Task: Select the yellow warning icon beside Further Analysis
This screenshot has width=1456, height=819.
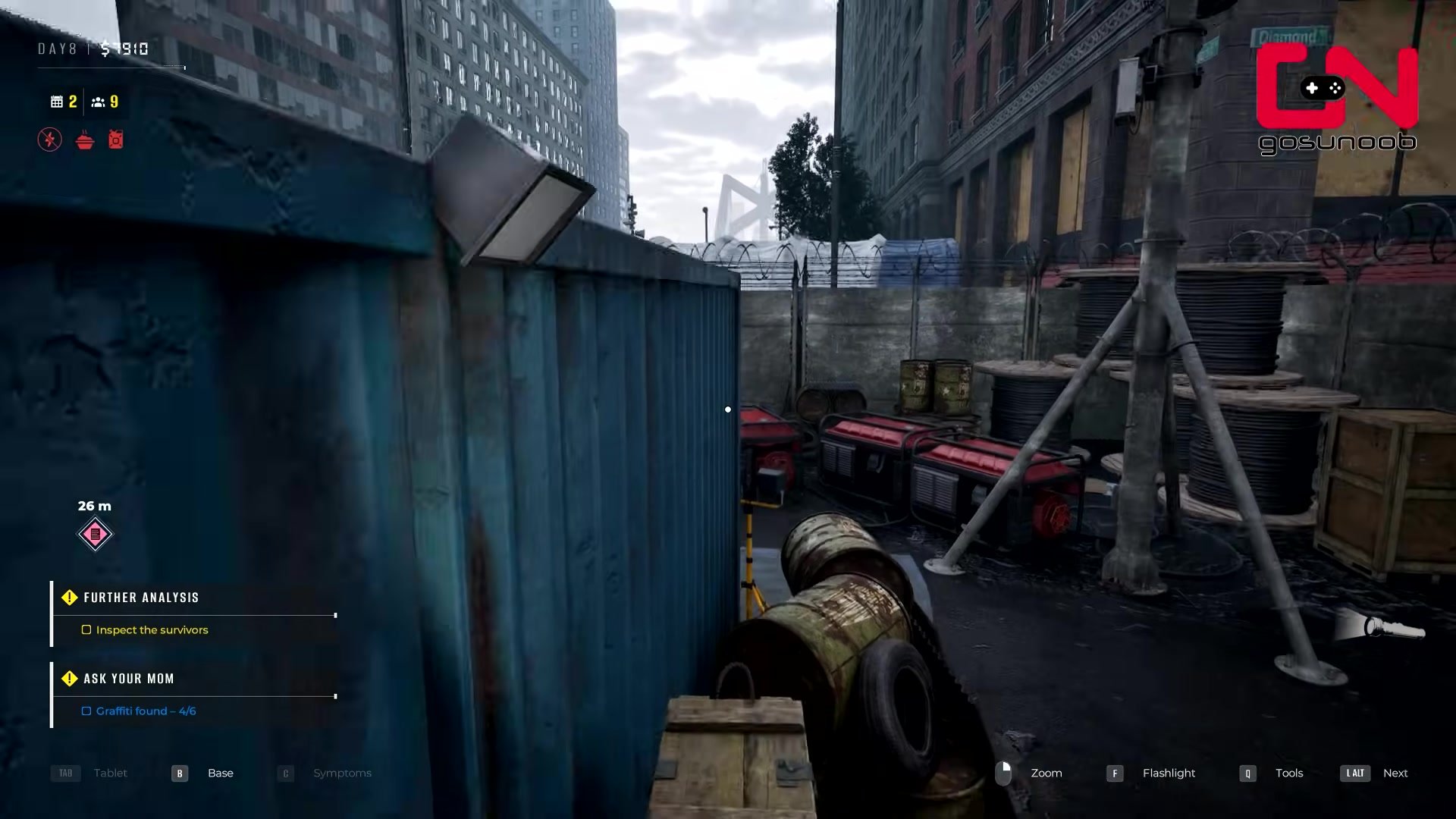Action: [70, 598]
